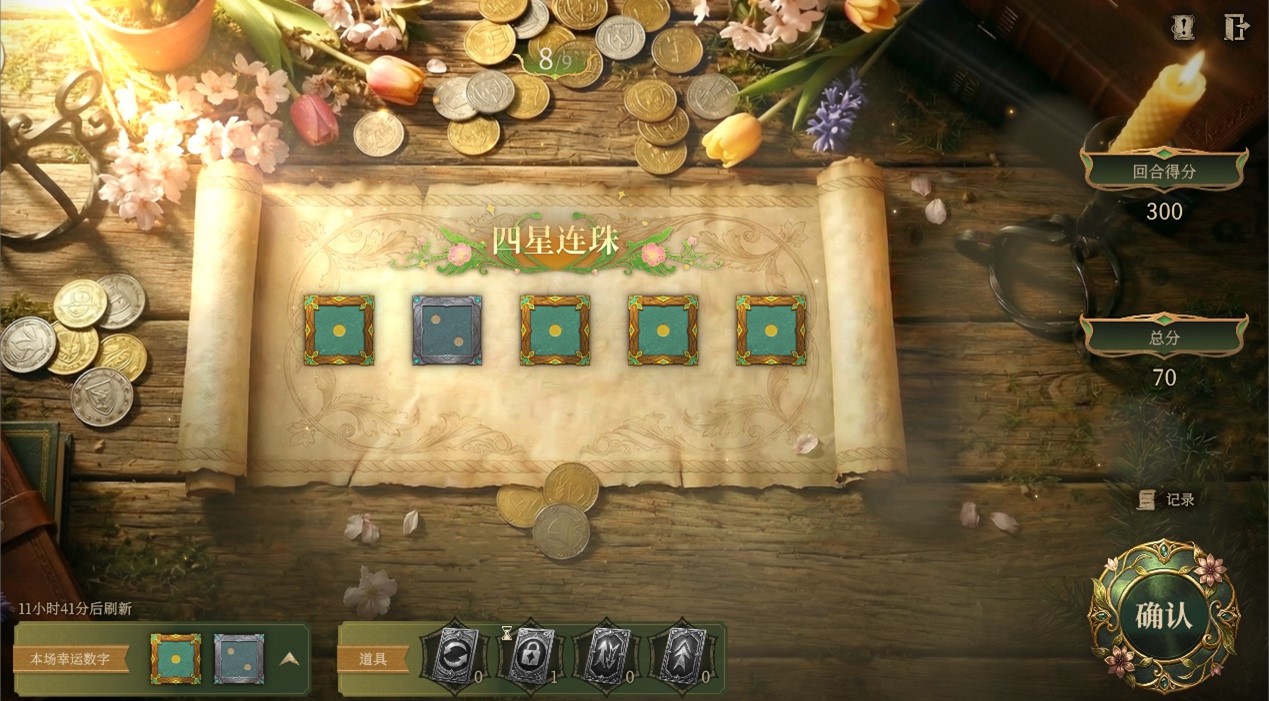Viewport: 1269px width, 701px height.
Task: Use the padlock item card
Action: [529, 657]
